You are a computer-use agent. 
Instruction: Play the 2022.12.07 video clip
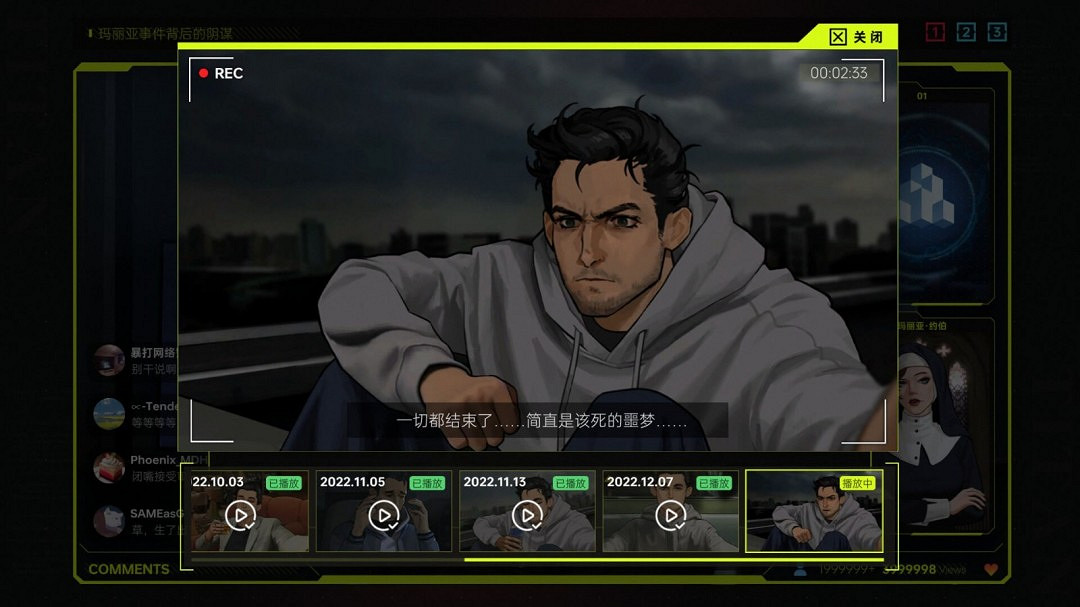[670, 515]
